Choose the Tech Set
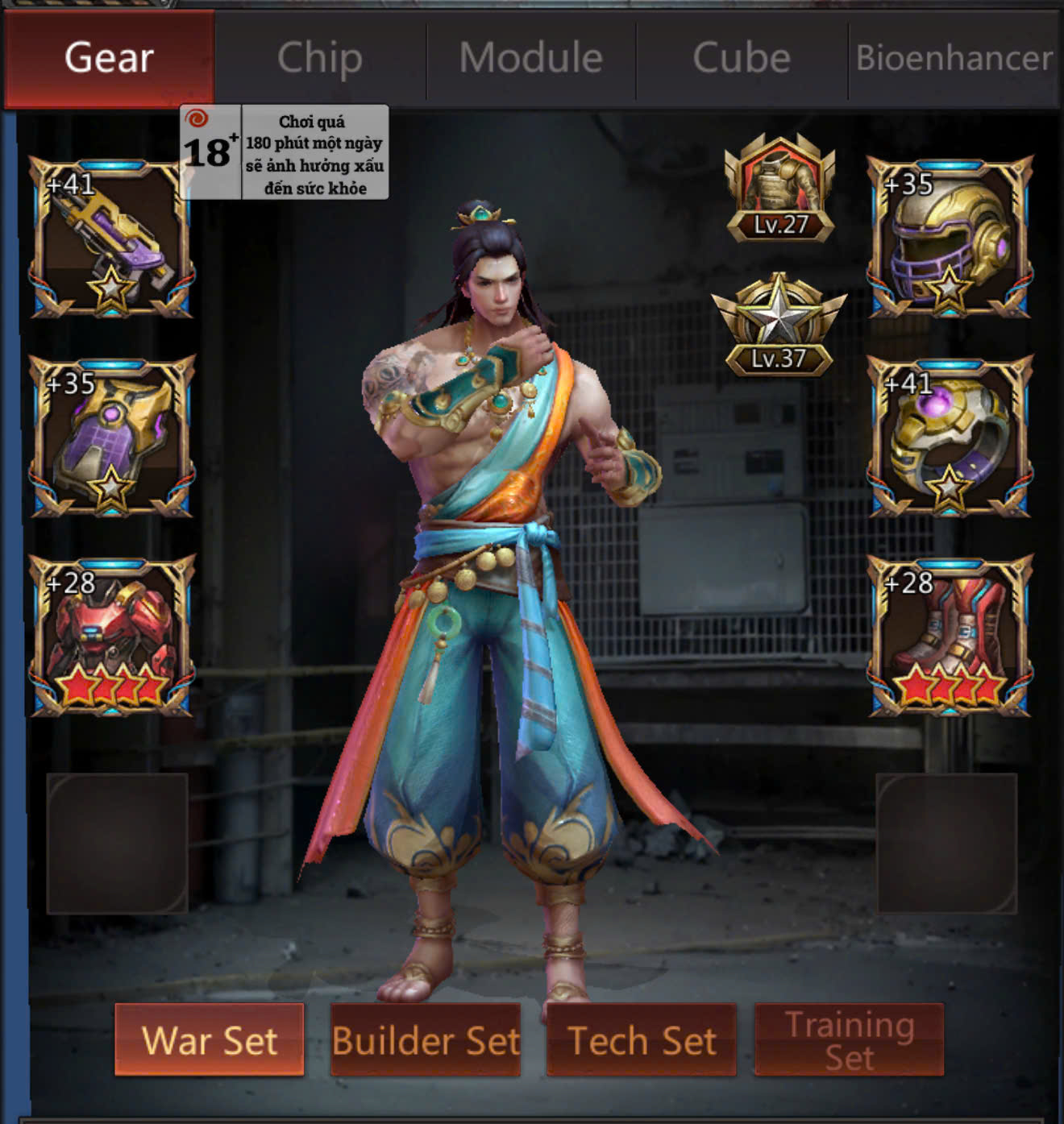 [x=642, y=1039]
